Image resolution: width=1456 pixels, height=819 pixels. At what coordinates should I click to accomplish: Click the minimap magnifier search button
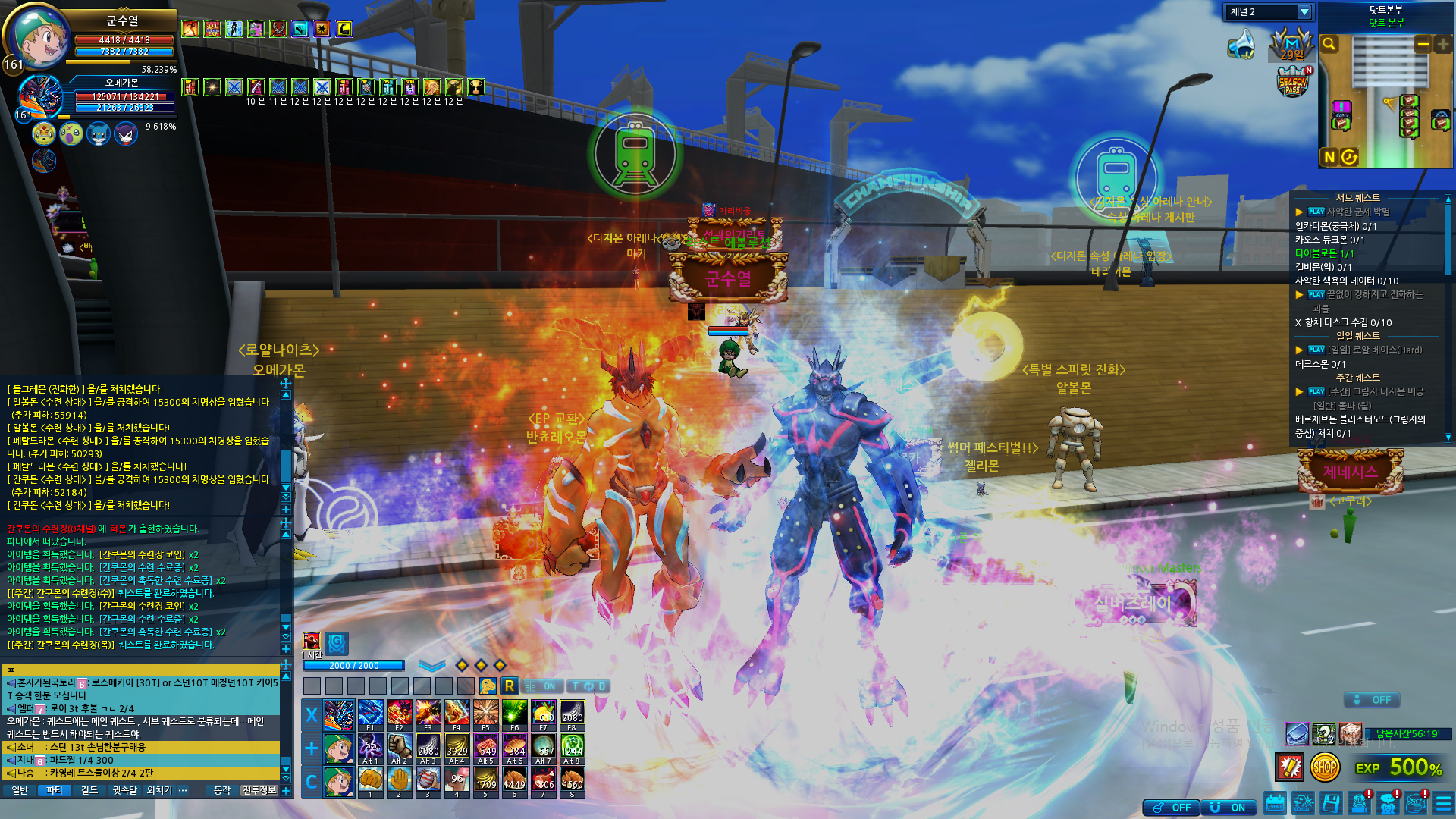(1329, 44)
